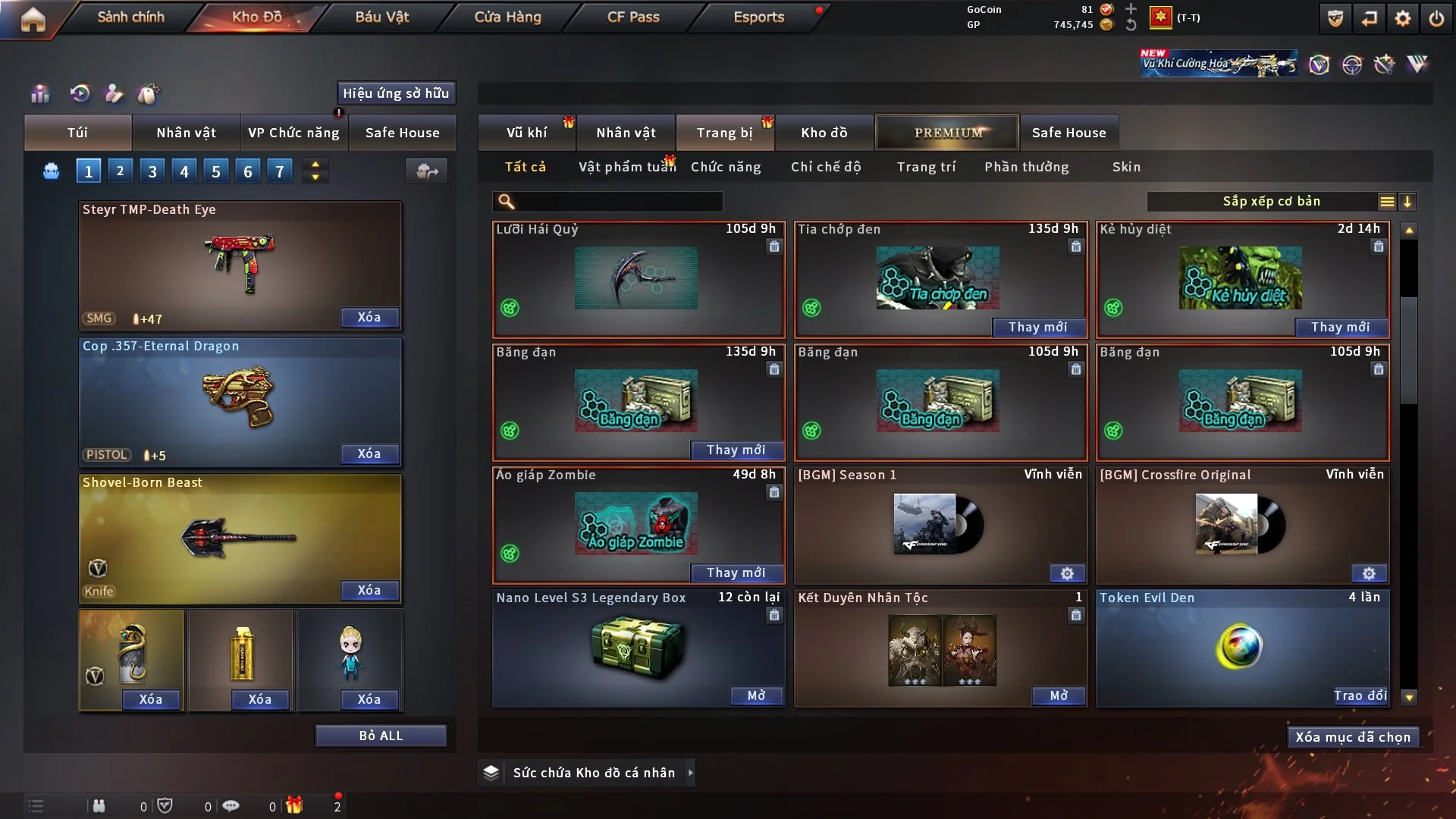Go to the Esports tab
This screenshot has height=819, width=1456.
click(x=758, y=17)
